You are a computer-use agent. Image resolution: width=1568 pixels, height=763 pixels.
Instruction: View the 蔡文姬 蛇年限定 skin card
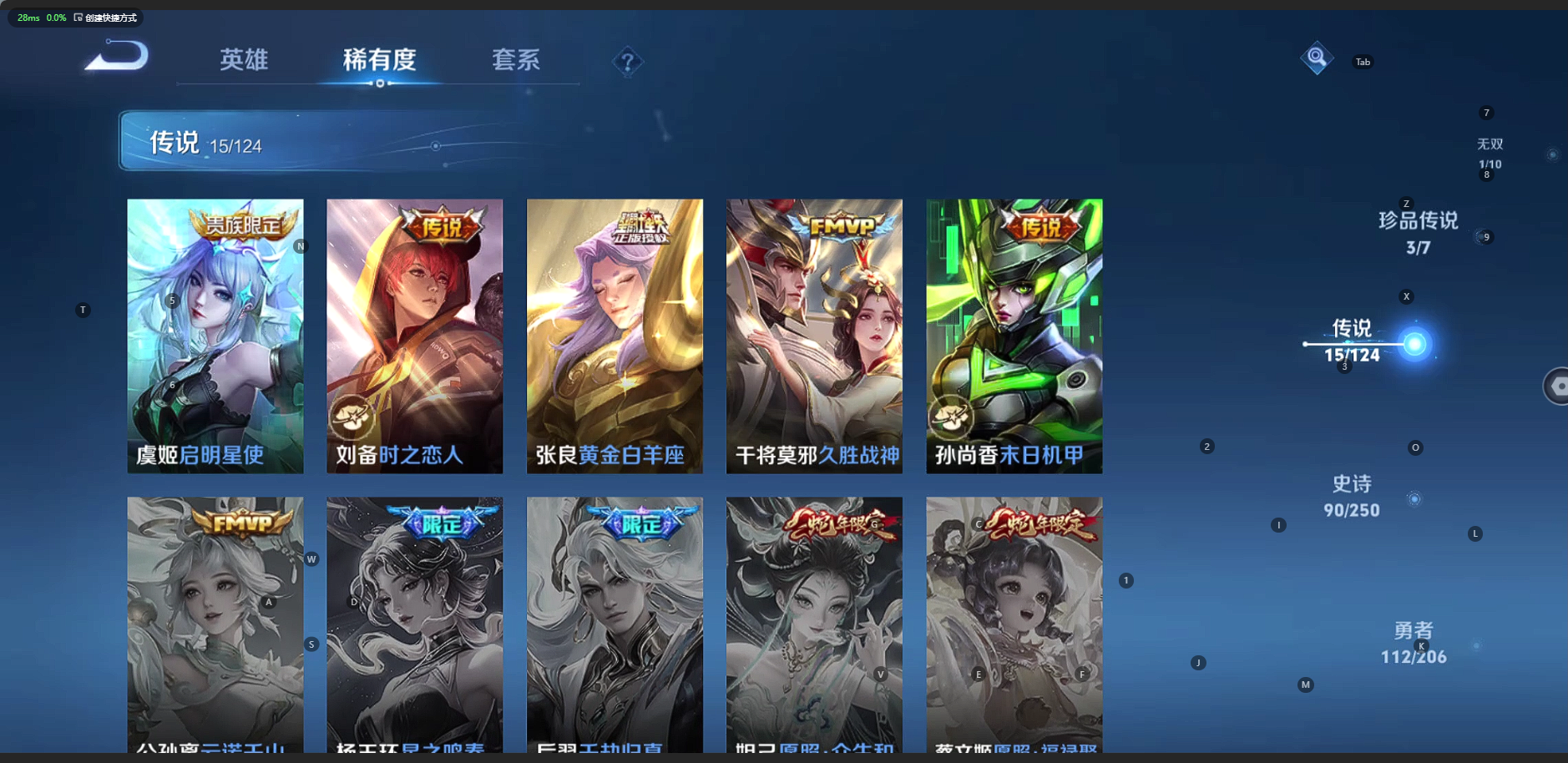(1014, 626)
